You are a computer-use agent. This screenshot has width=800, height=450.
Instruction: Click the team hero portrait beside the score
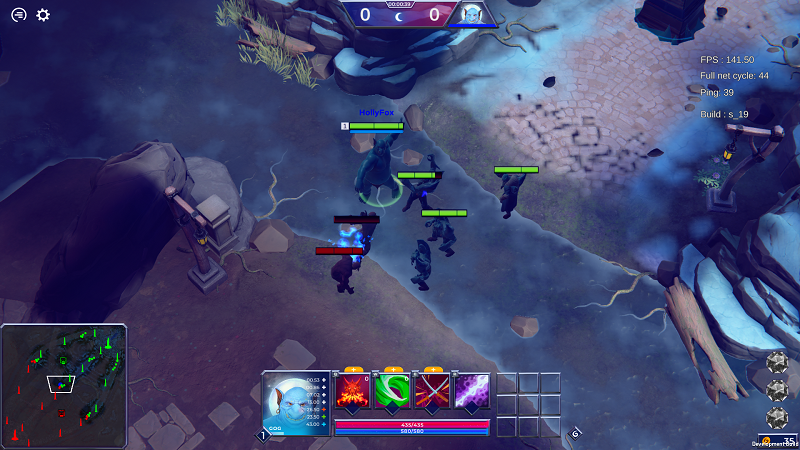(471, 14)
